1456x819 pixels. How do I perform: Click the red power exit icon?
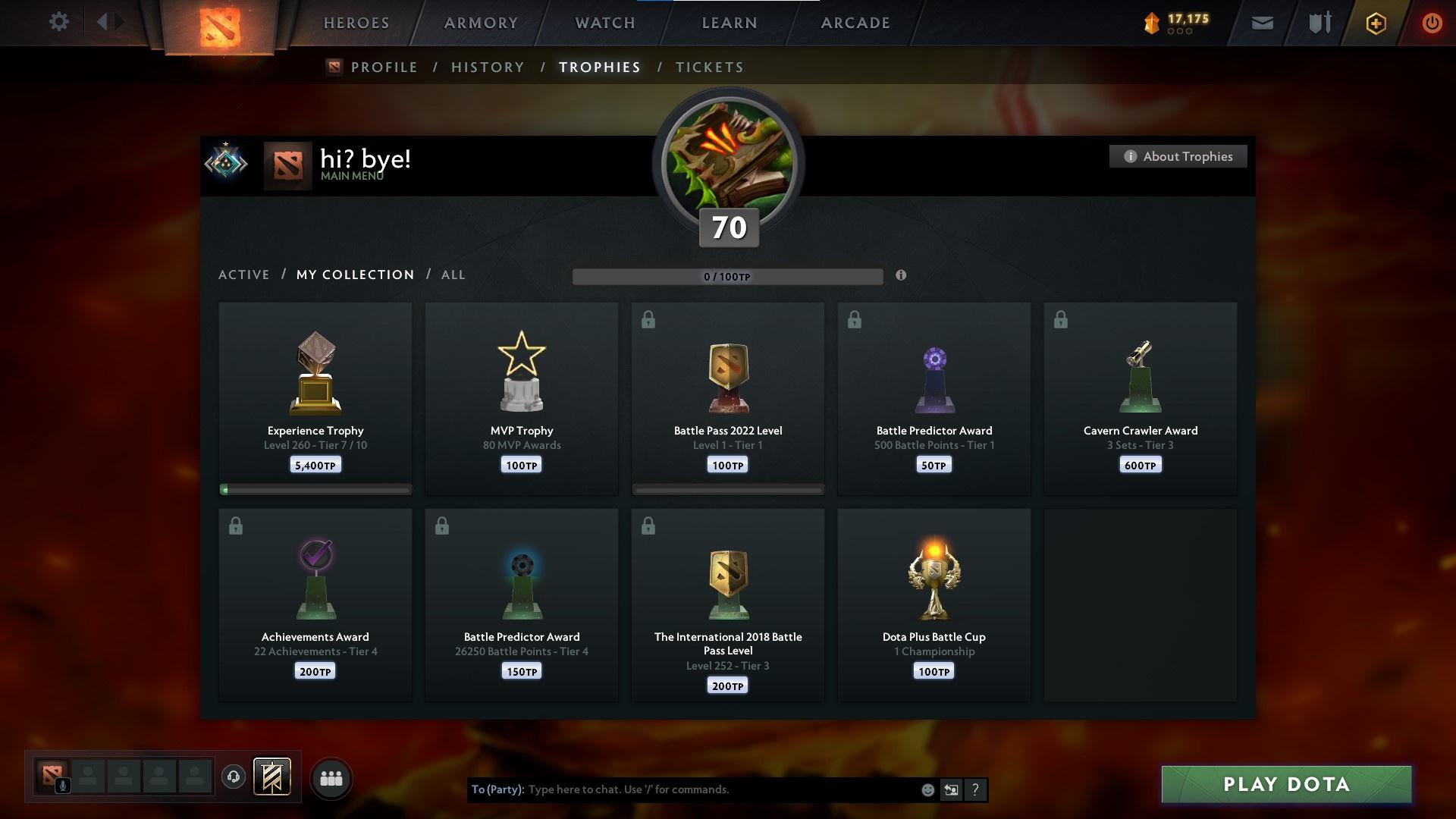point(1432,24)
